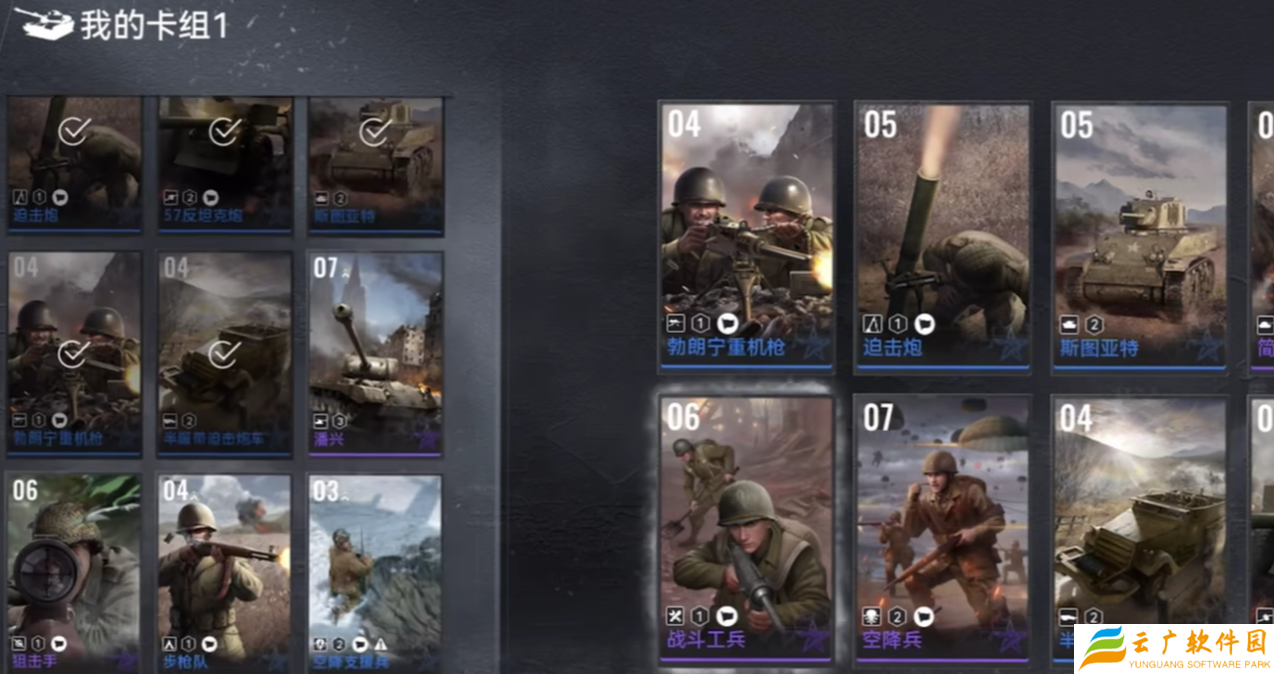Click the checked 57反坦克炮 card

pos(224,165)
